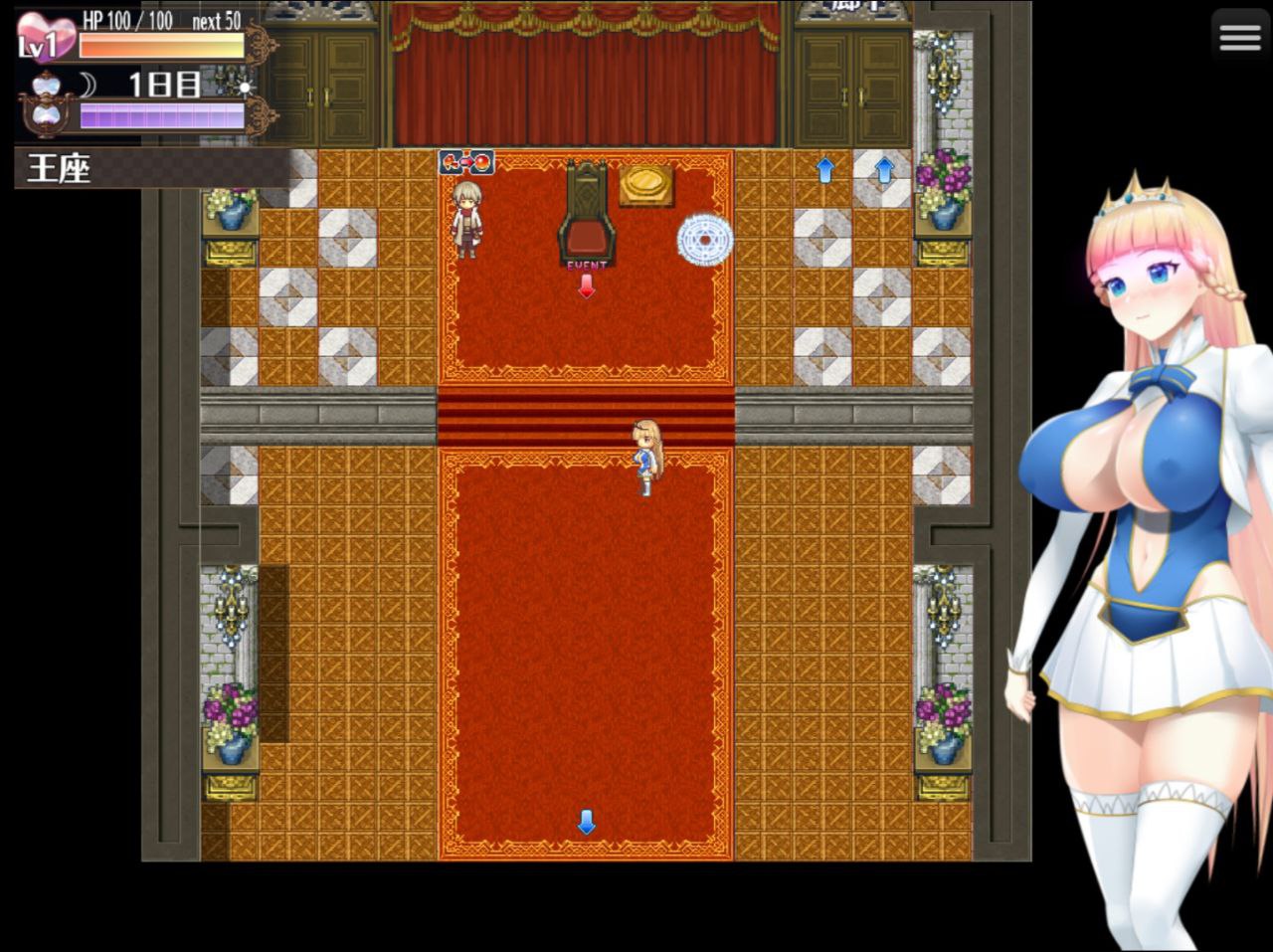The image size is (1273, 952).
Task: Click the left blue up arrow marker
Action: coord(823,170)
